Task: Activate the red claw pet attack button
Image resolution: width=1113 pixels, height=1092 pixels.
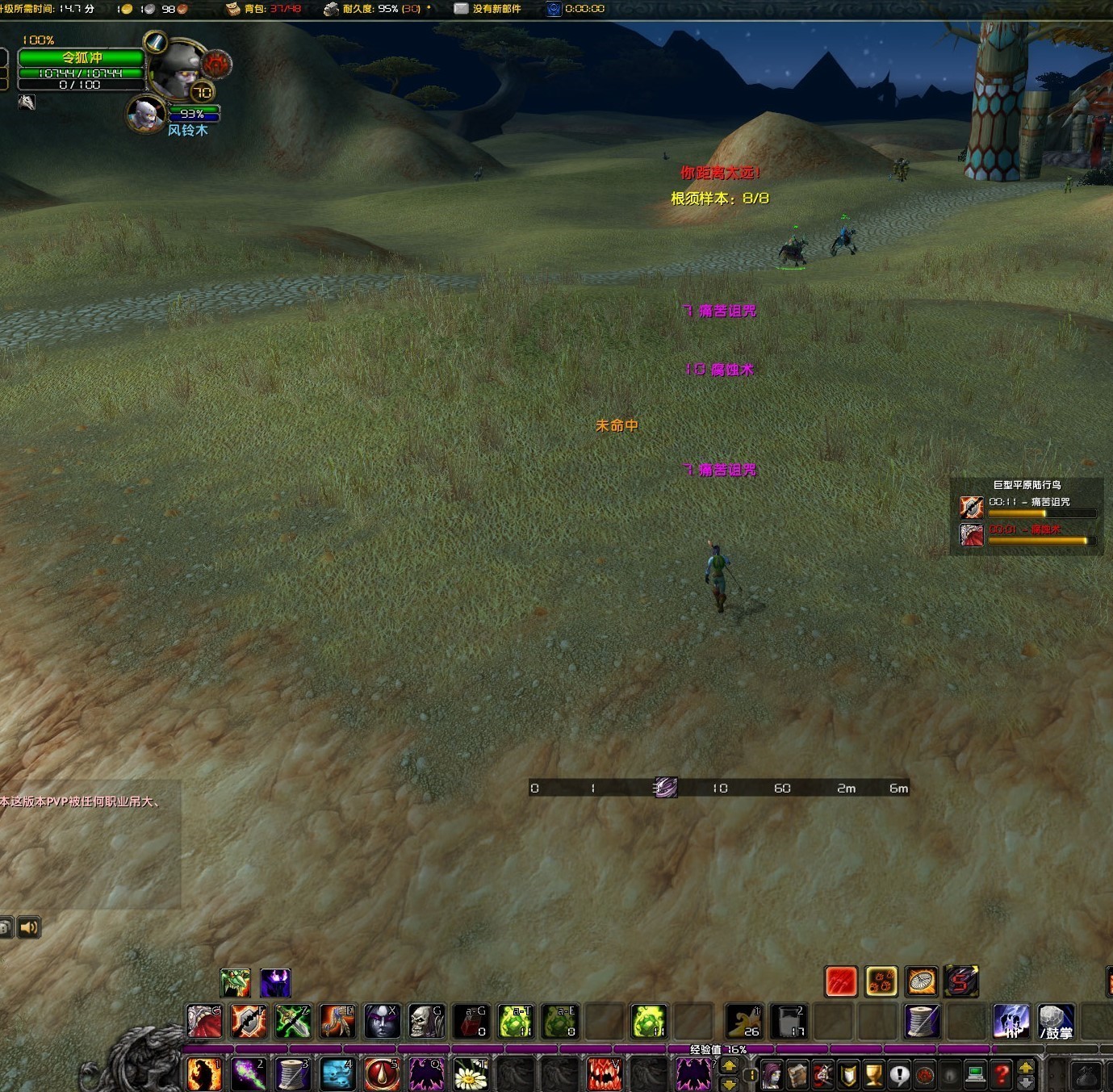Action: tap(840, 981)
